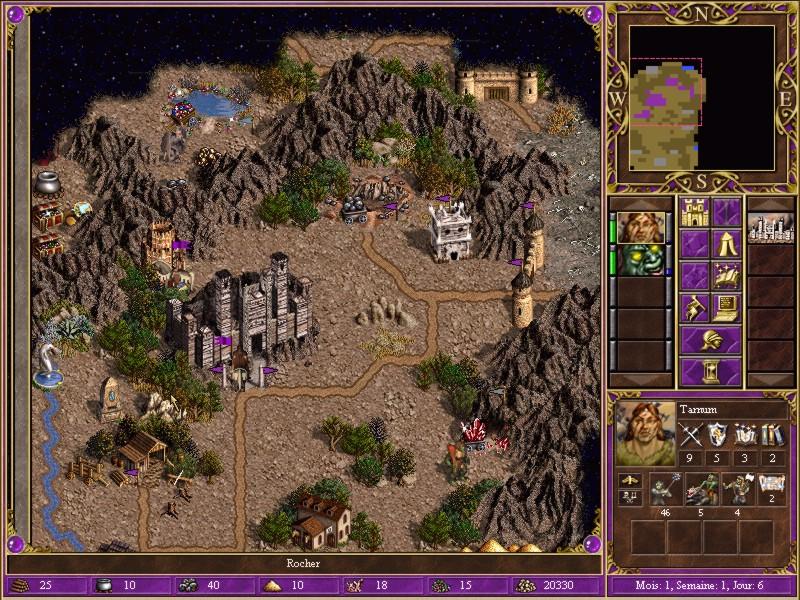This screenshot has width=800, height=600.
Task: Open adventure options with the digging figure
Action: coord(695,307)
